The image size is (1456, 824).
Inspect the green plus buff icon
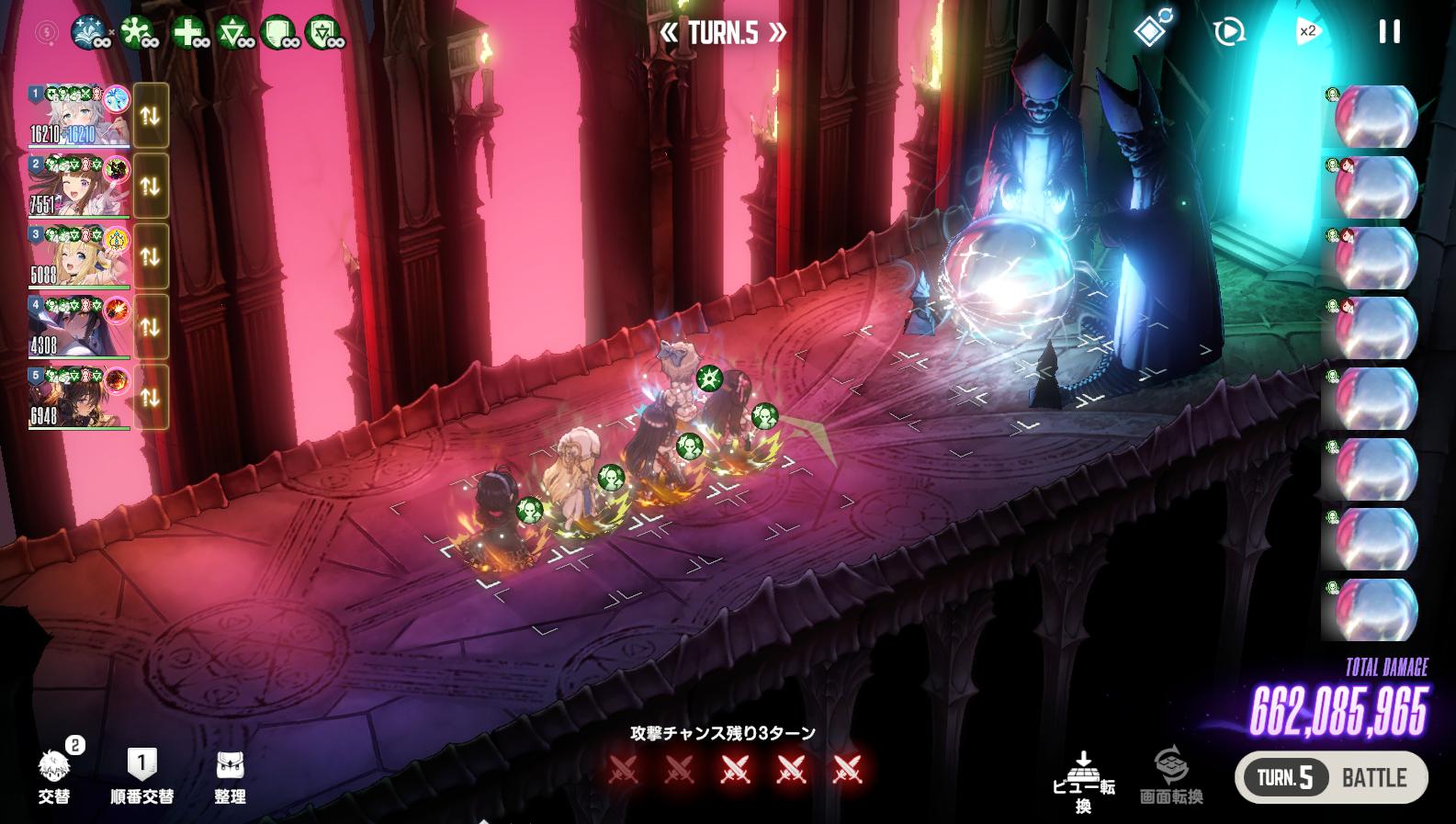point(189,34)
